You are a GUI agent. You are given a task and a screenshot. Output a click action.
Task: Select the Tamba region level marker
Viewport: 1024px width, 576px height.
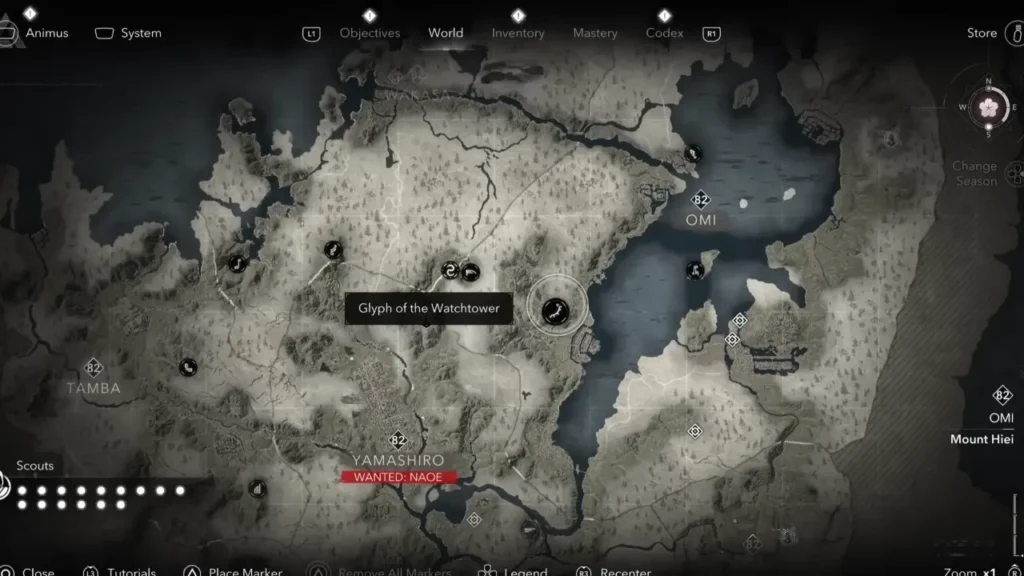pyautogui.click(x=94, y=368)
